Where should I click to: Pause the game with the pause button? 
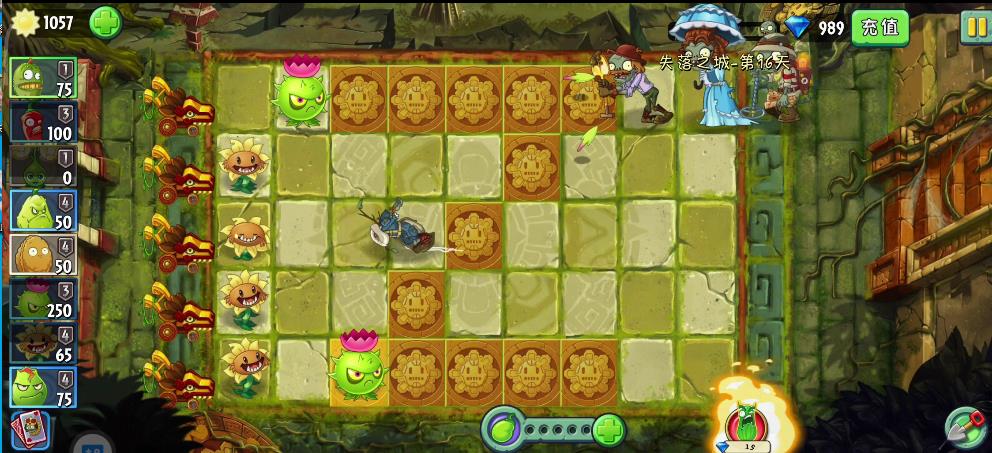[x=975, y=27]
